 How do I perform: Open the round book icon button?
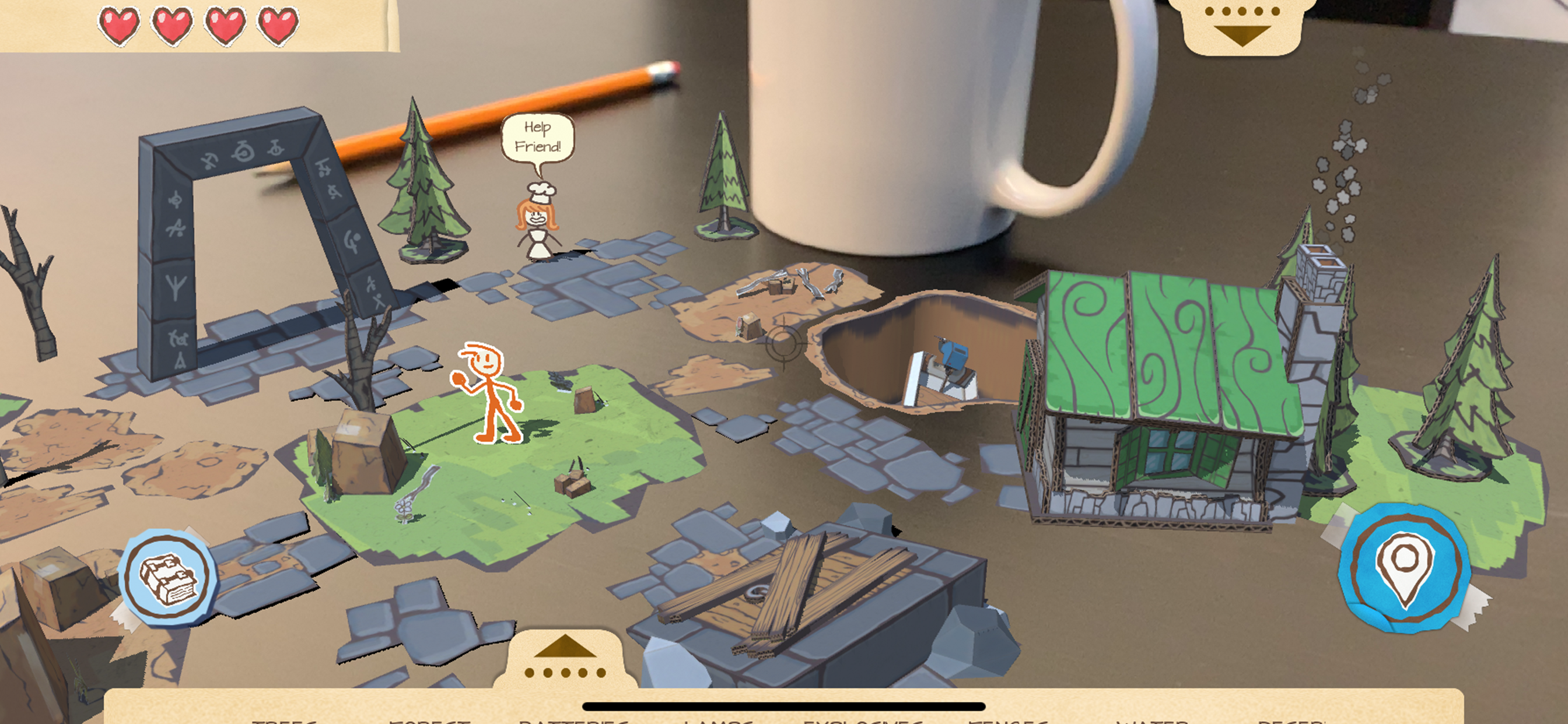168,577
